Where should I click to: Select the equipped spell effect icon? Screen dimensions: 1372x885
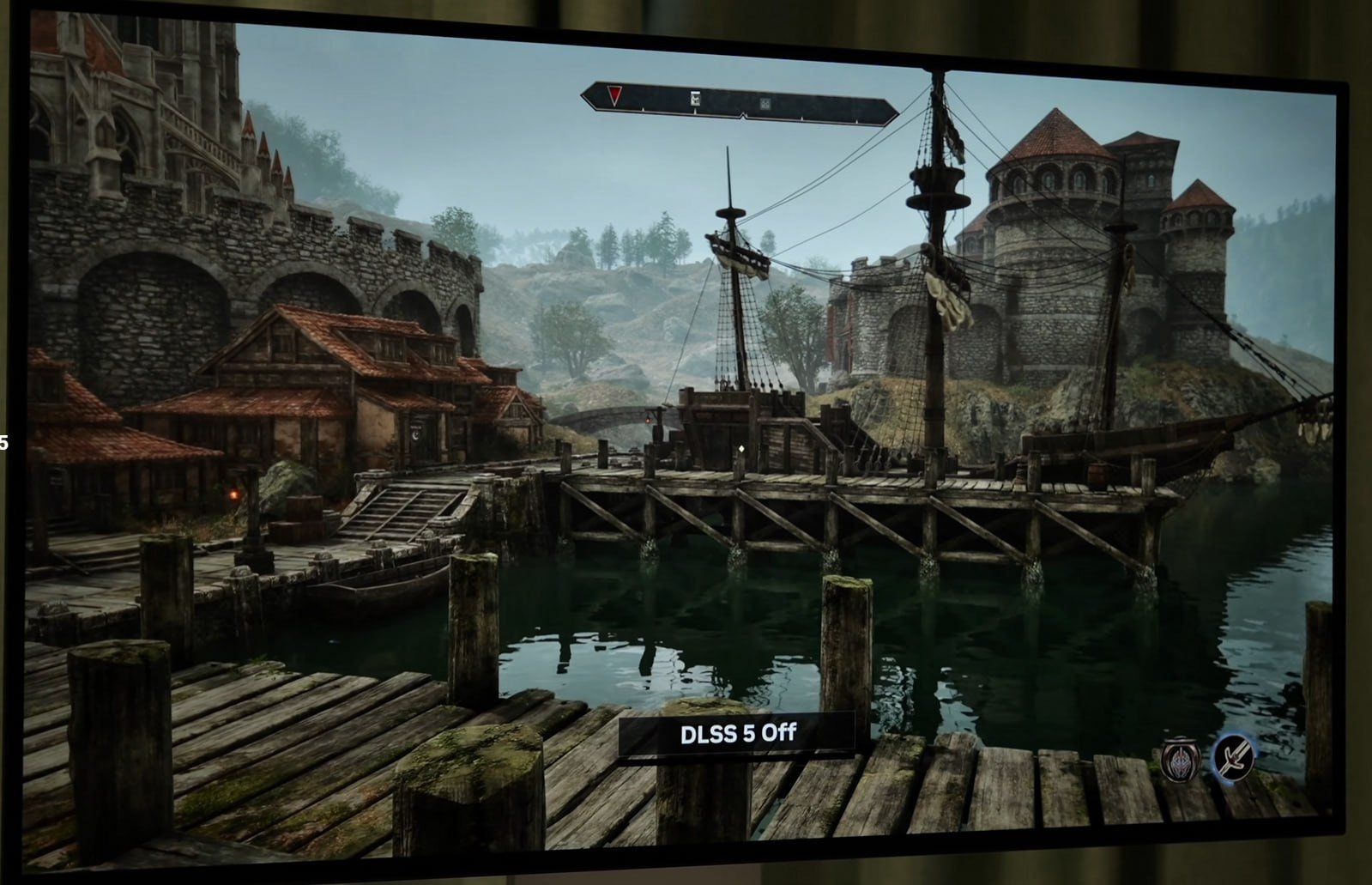[1181, 760]
